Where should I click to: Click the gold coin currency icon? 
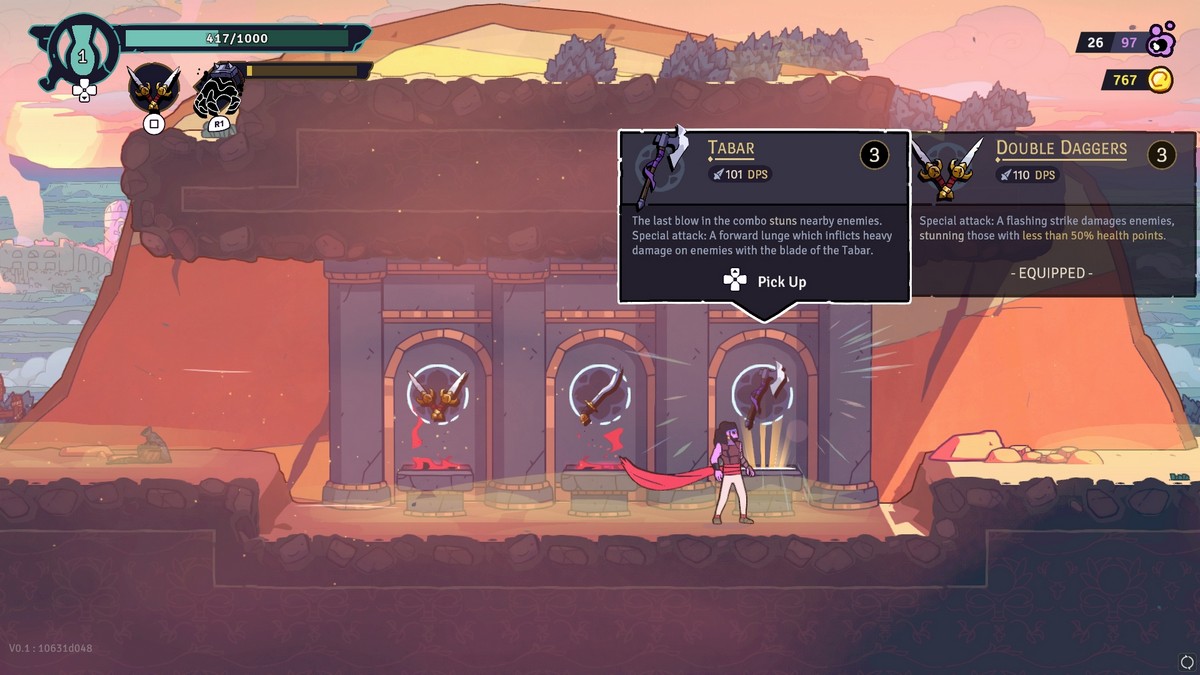1159,80
